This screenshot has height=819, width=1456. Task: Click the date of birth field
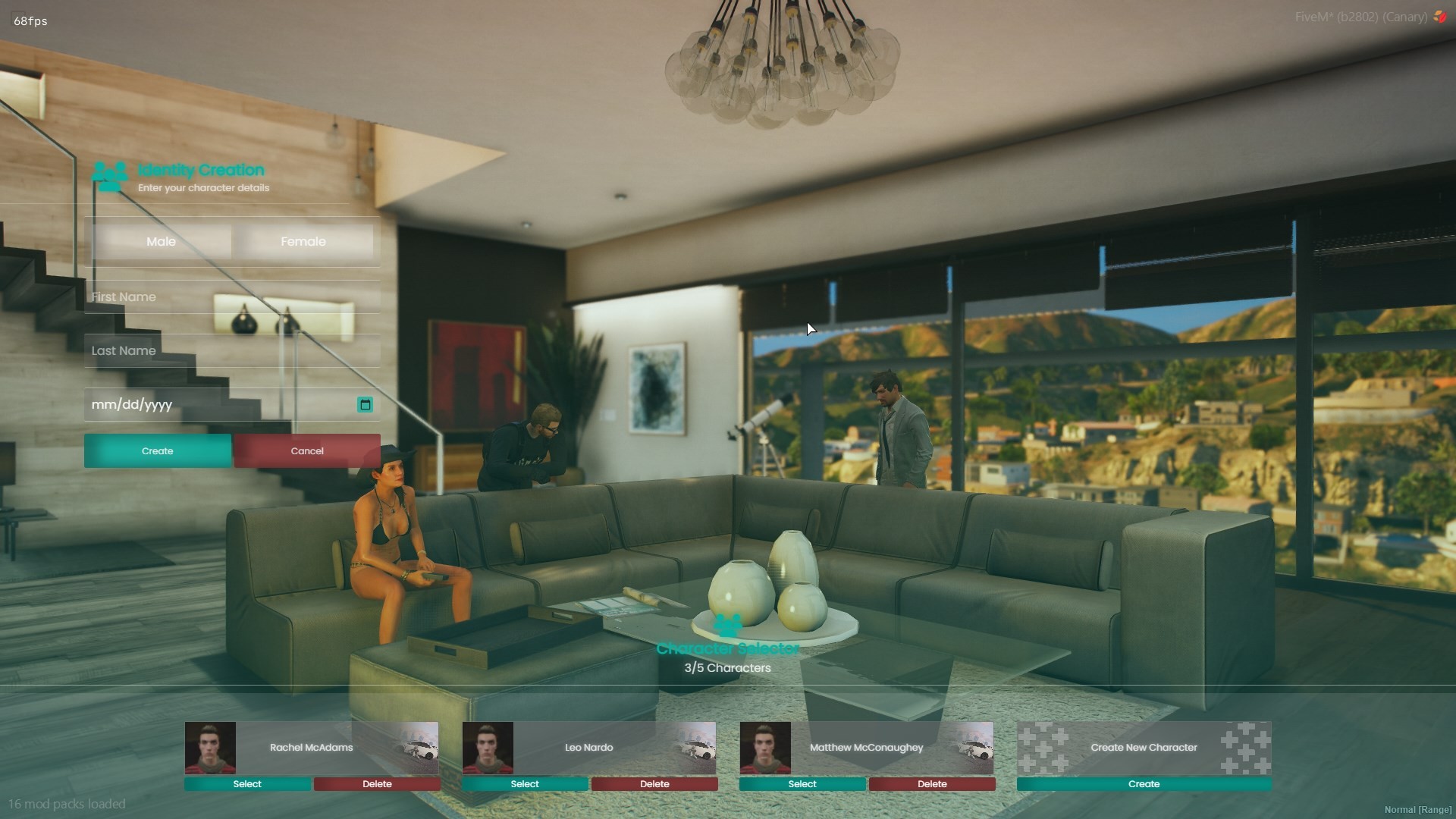[x=216, y=405]
